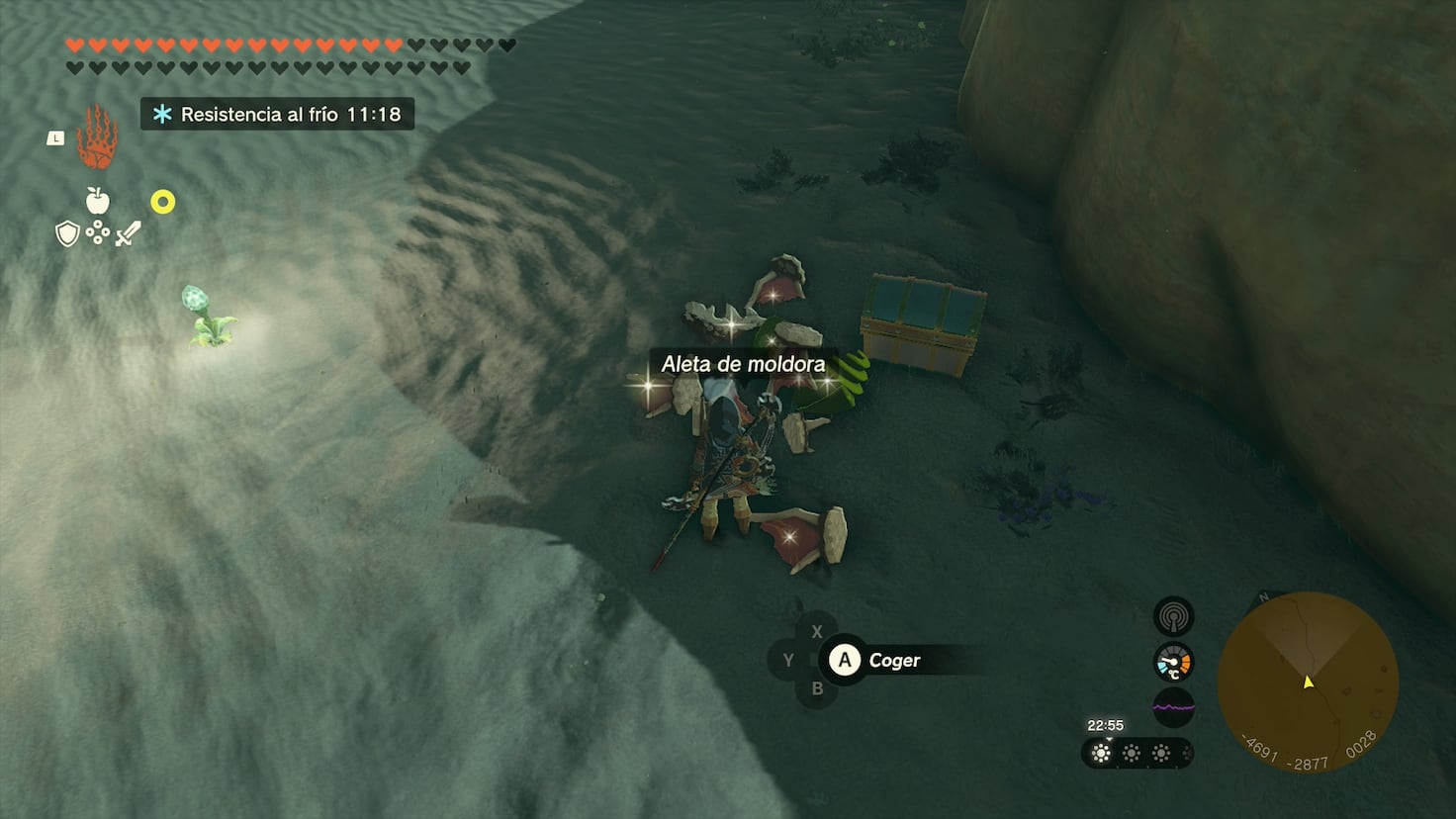Screen dimensions: 1456x819
Task: Toggle the Sheikah sensor antenna indicator
Action: pyautogui.click(x=1172, y=615)
